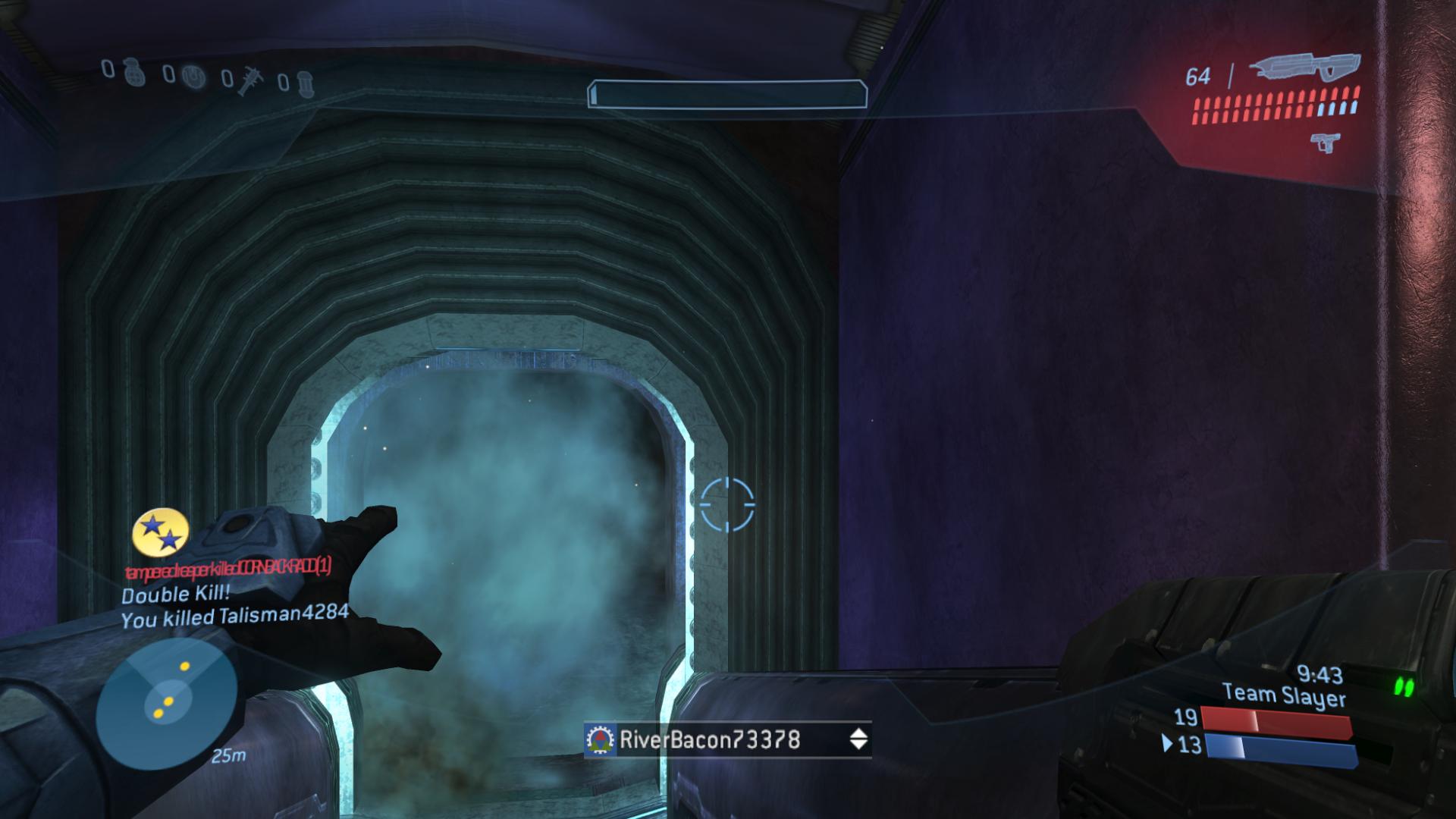
Task: Click the assault rifle weapon icon
Action: click(x=1304, y=69)
